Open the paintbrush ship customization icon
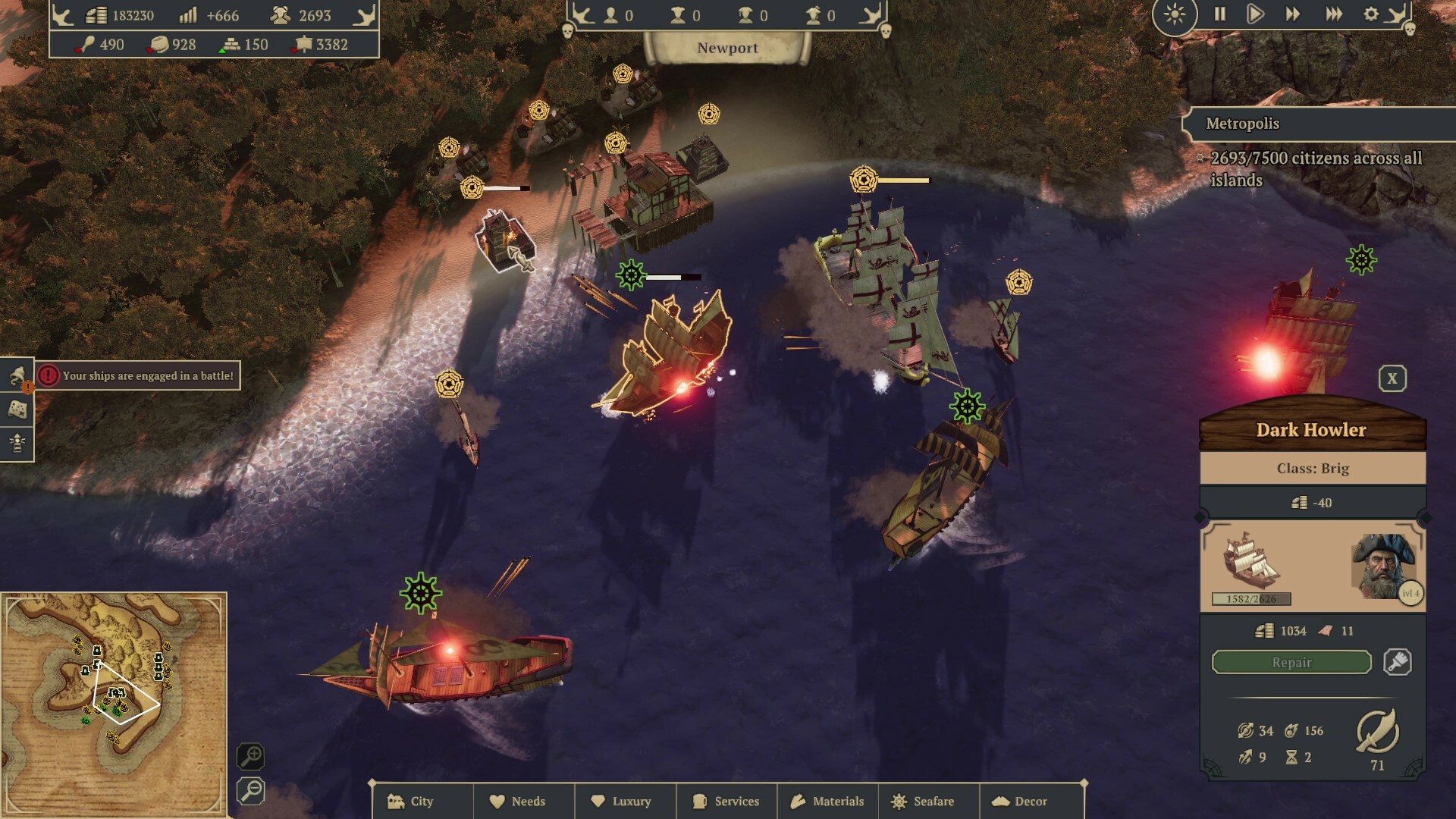 1398,661
